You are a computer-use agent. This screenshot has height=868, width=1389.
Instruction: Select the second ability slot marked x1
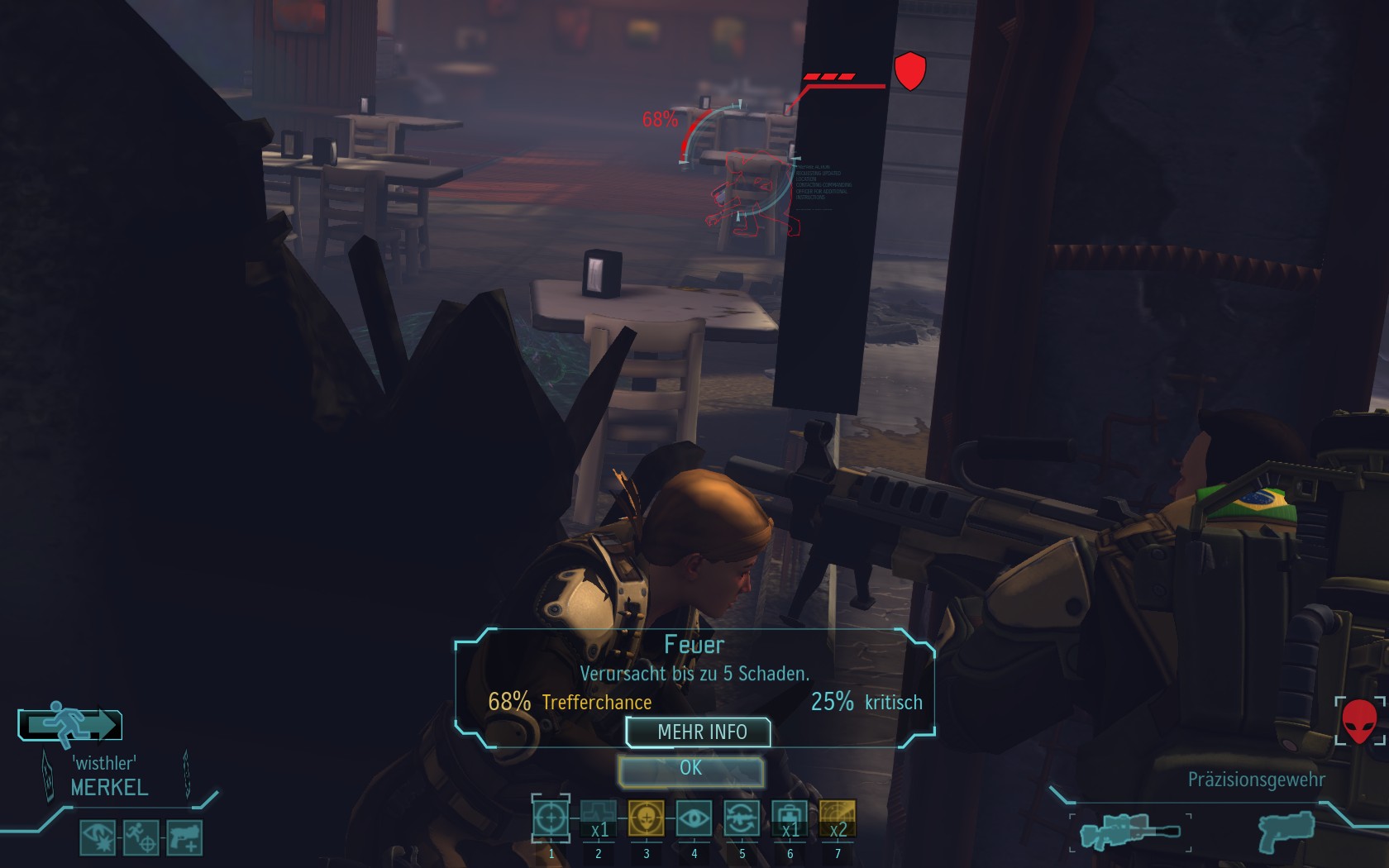599,819
